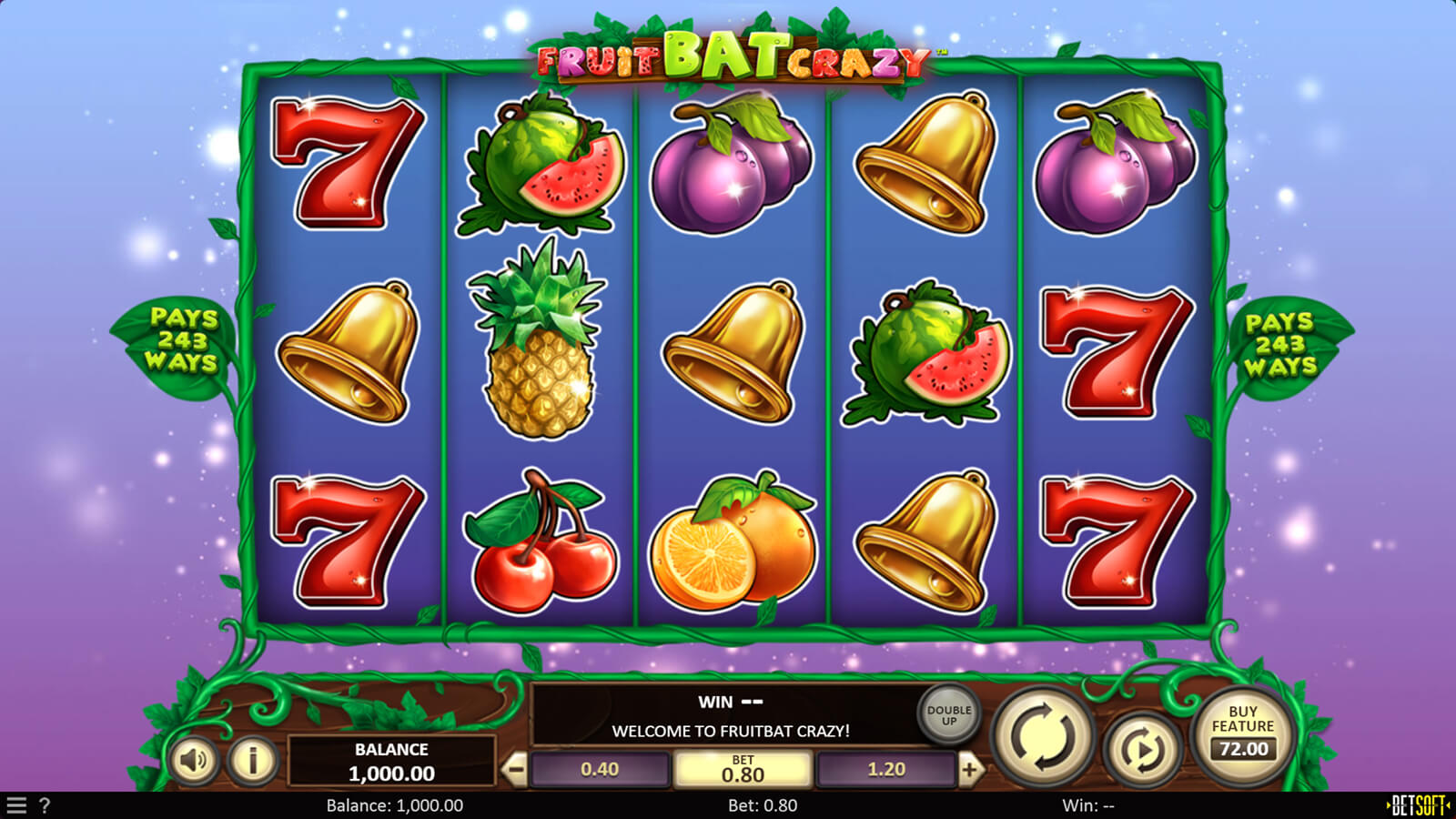Toggle the sound speaker button
Viewport: 1456px width, 819px height.
pos(194,759)
